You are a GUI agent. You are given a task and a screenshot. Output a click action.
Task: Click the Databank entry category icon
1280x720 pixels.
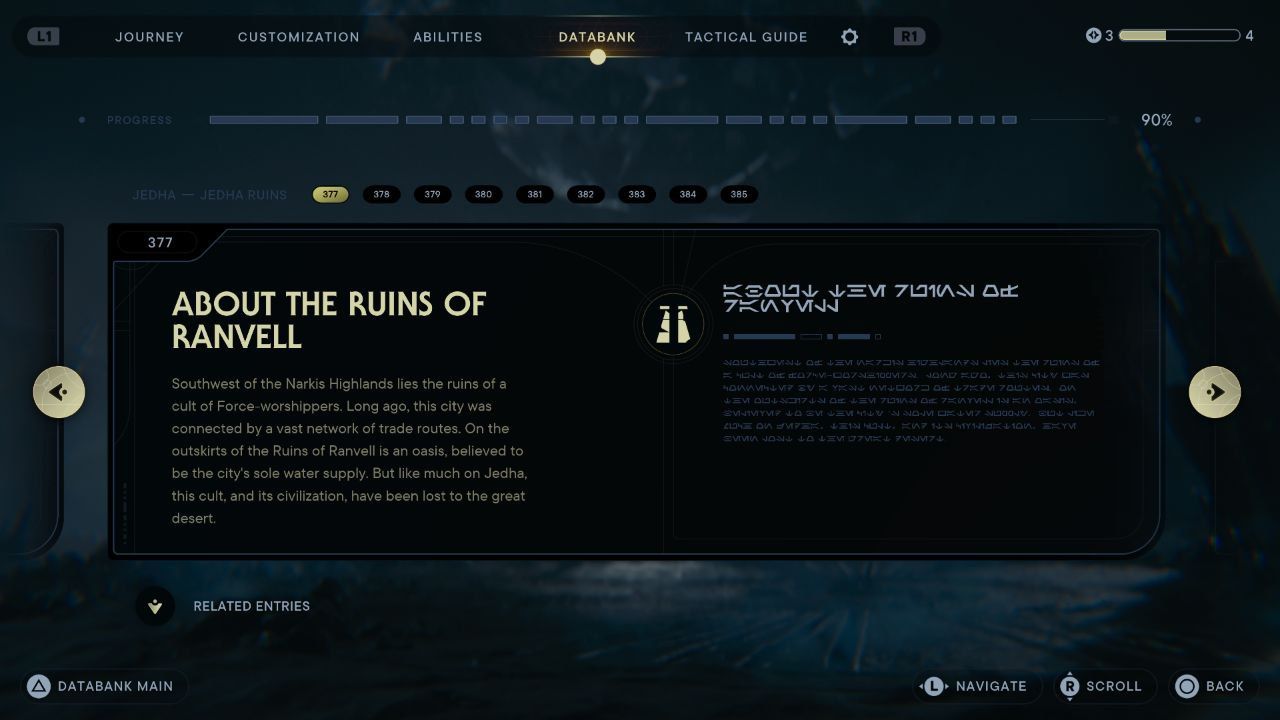672,323
